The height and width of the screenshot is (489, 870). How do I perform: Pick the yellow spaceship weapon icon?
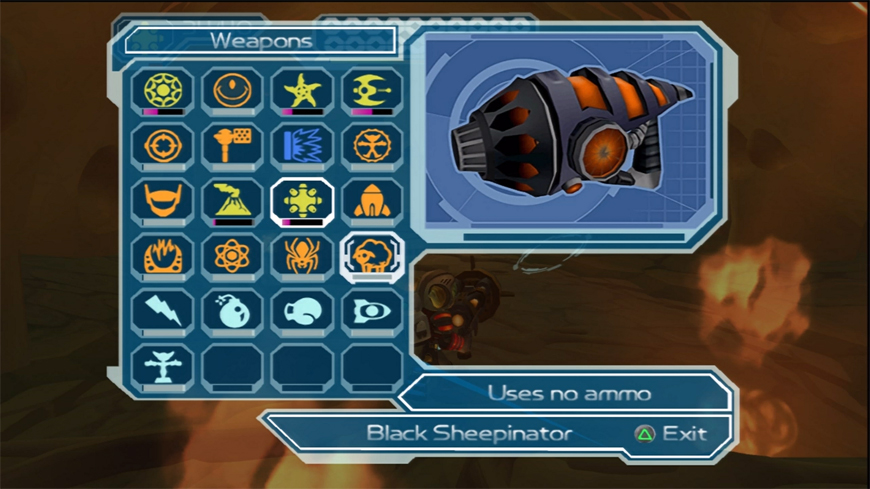coord(372,91)
